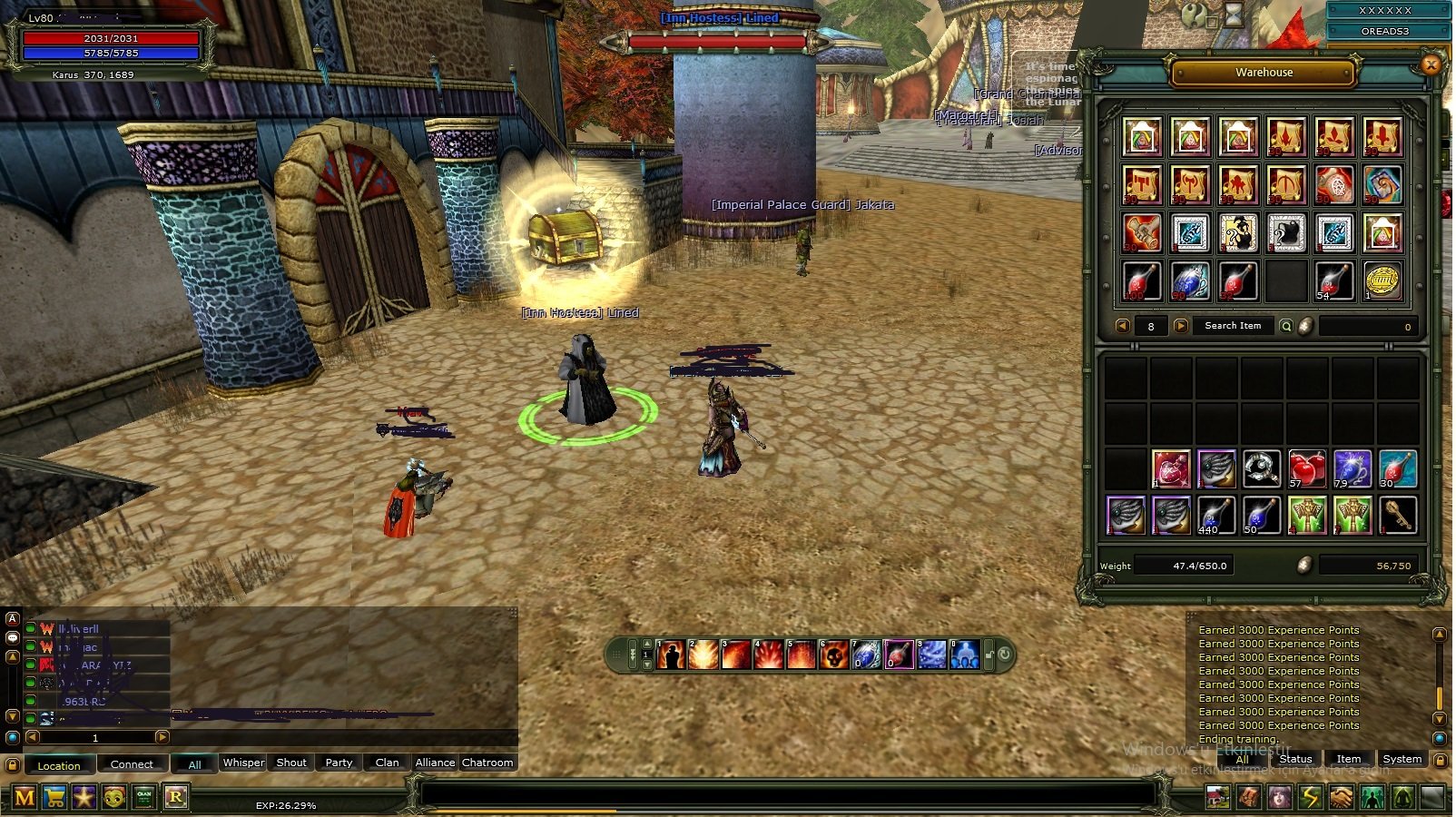Expand the skill bar row selector
Image resolution: width=1456 pixels, height=817 pixels.
633,655
